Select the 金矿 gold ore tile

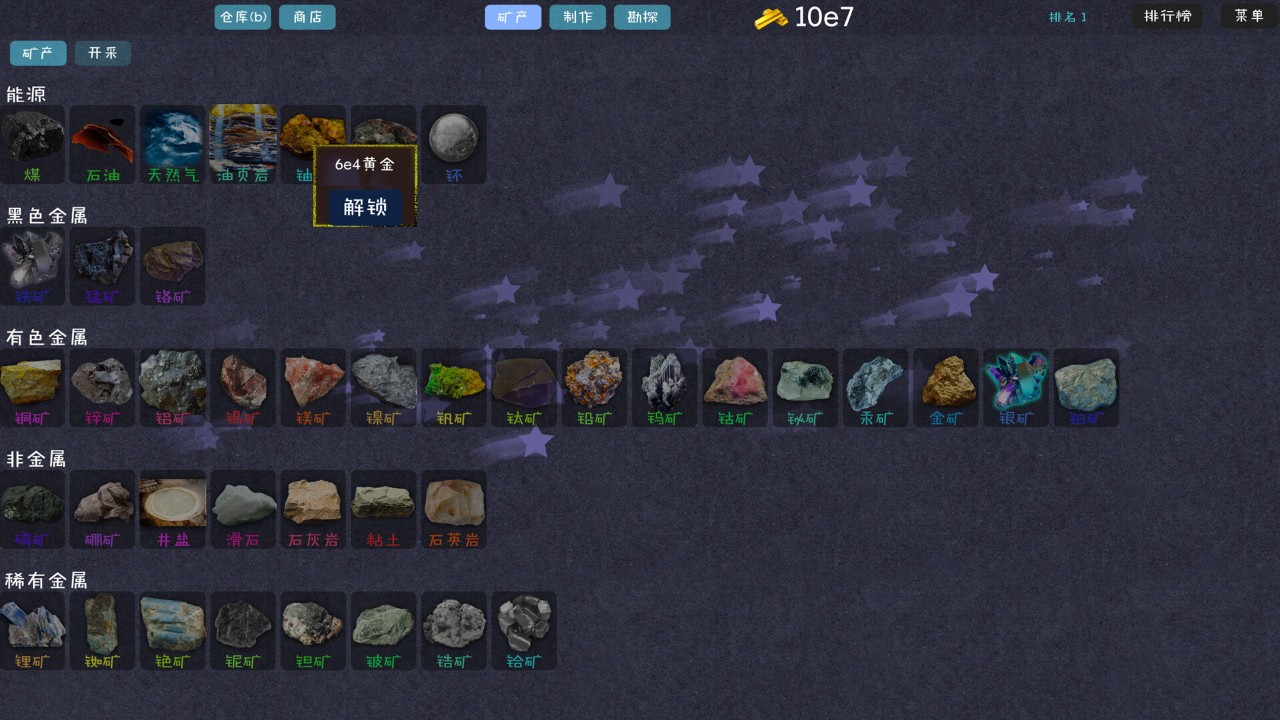pyautogui.click(x=946, y=388)
